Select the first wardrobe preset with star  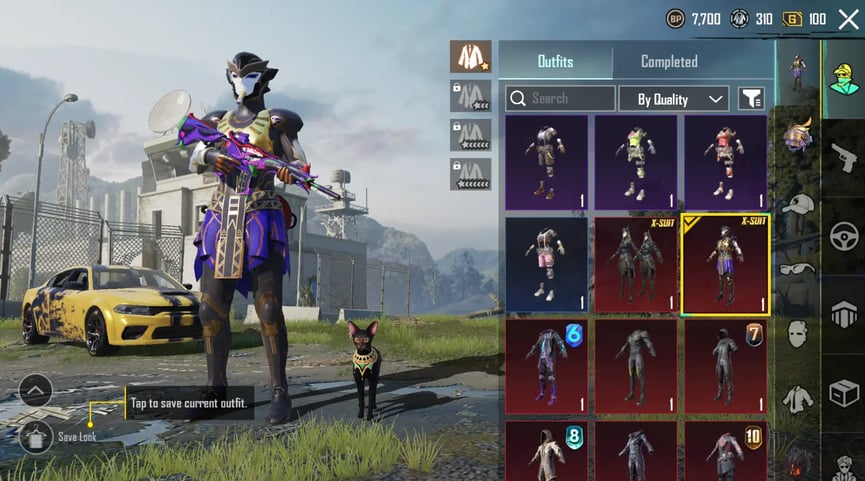coord(470,56)
